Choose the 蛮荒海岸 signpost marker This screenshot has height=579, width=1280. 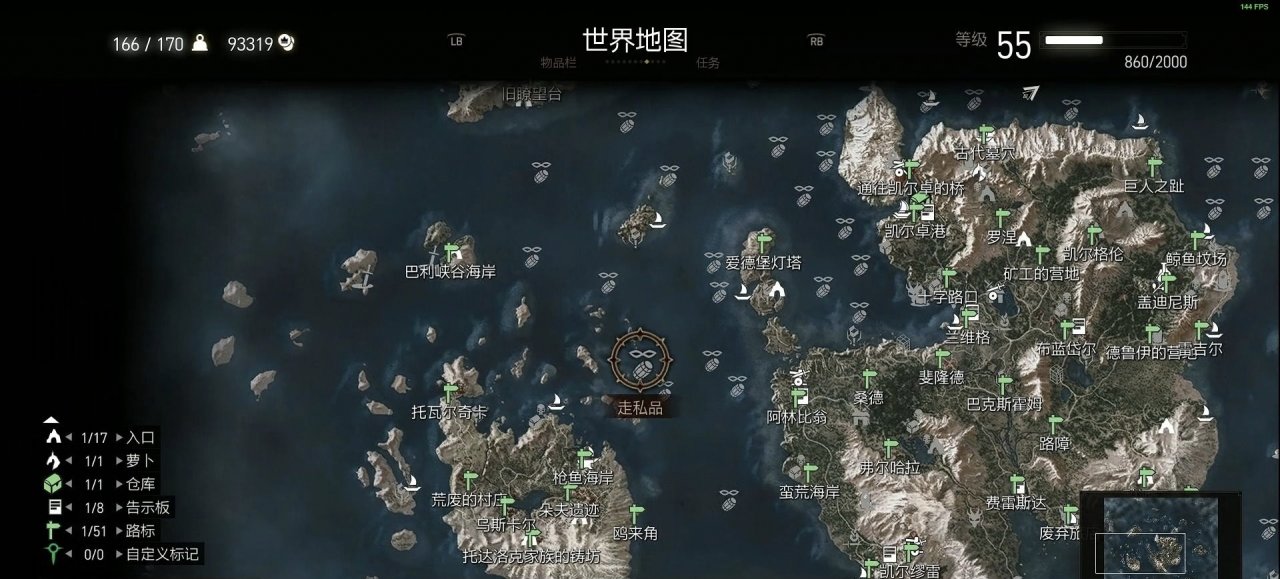pos(809,472)
